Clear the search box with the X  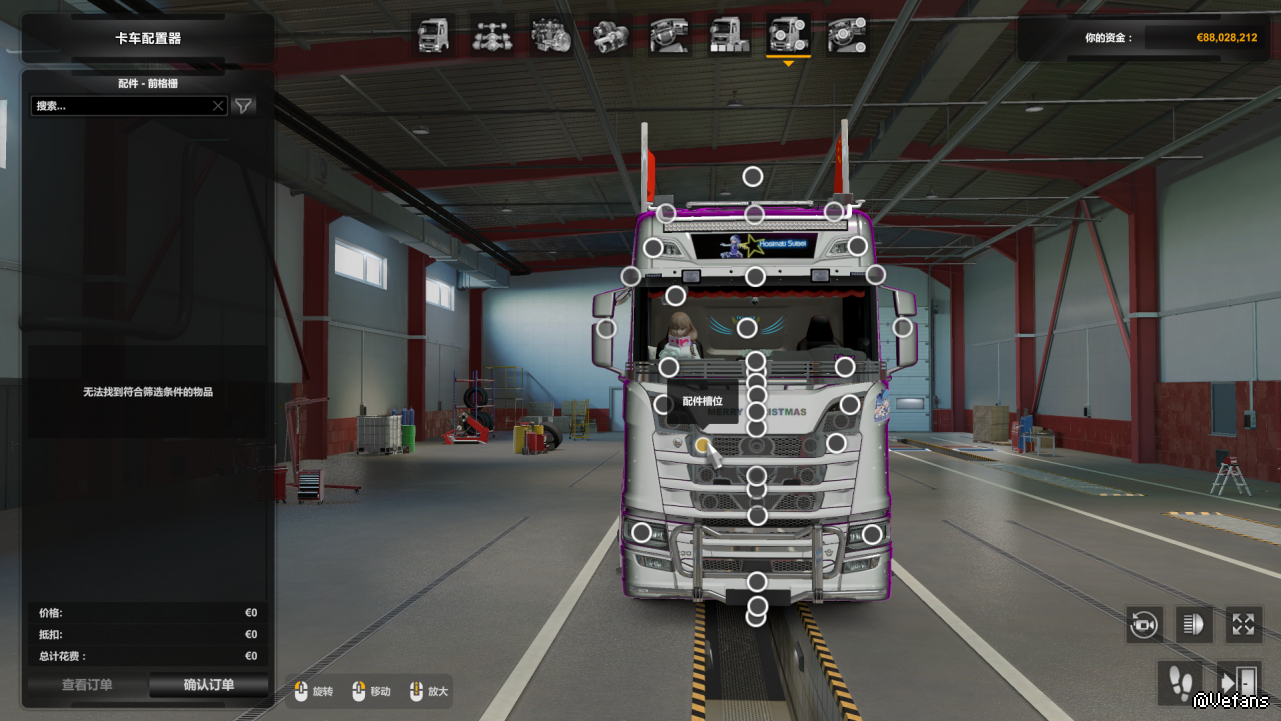click(x=218, y=105)
